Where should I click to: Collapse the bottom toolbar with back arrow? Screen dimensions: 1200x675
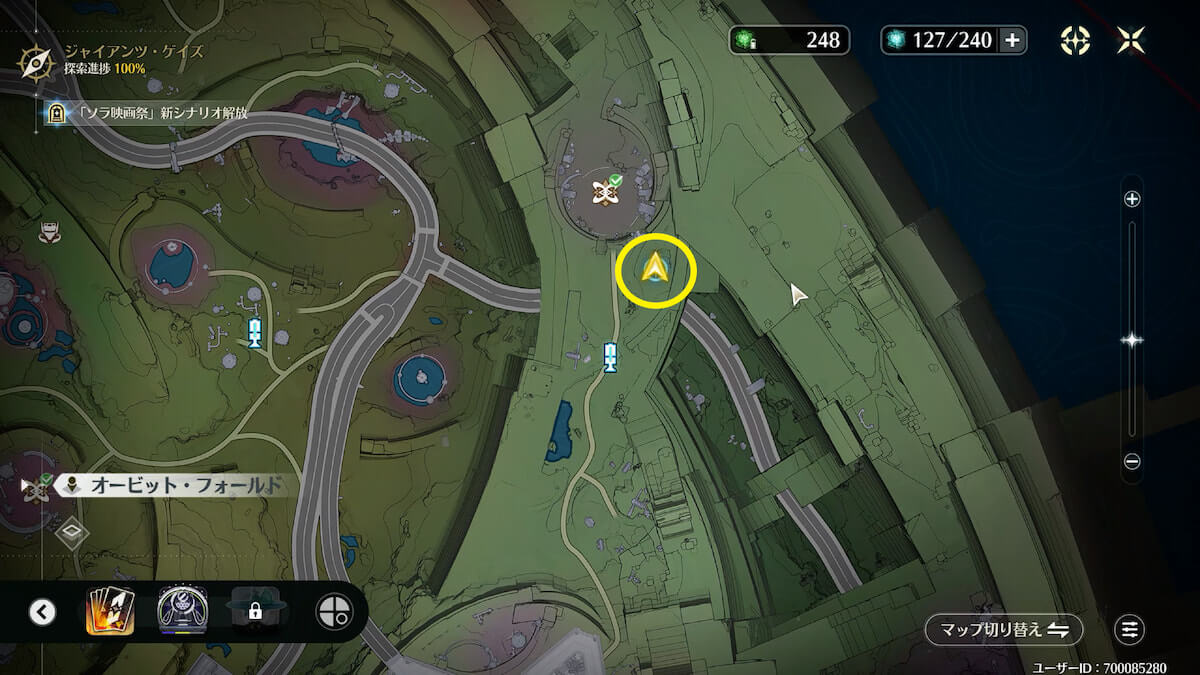[42, 612]
